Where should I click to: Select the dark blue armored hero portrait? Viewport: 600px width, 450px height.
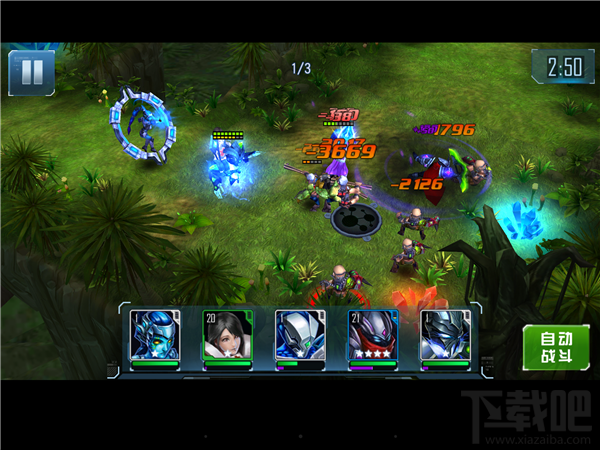[444, 336]
